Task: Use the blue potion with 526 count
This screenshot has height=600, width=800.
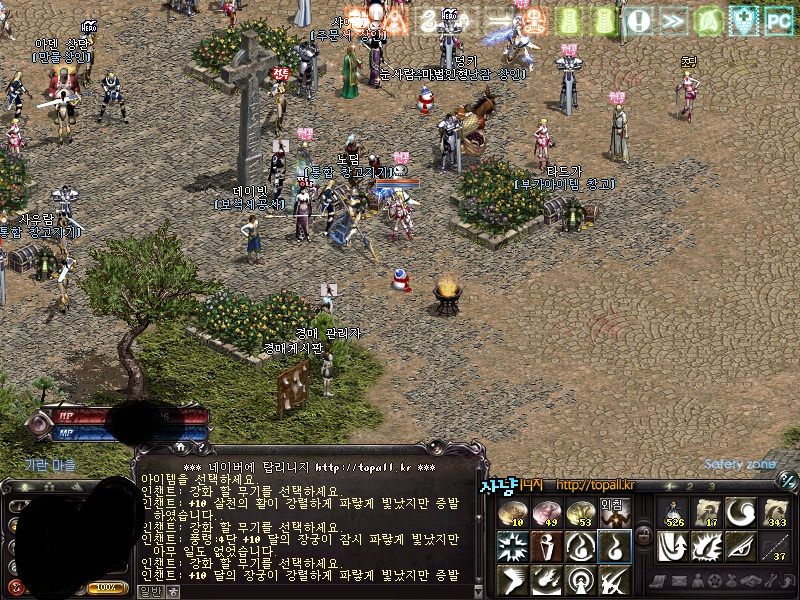Action: [674, 512]
